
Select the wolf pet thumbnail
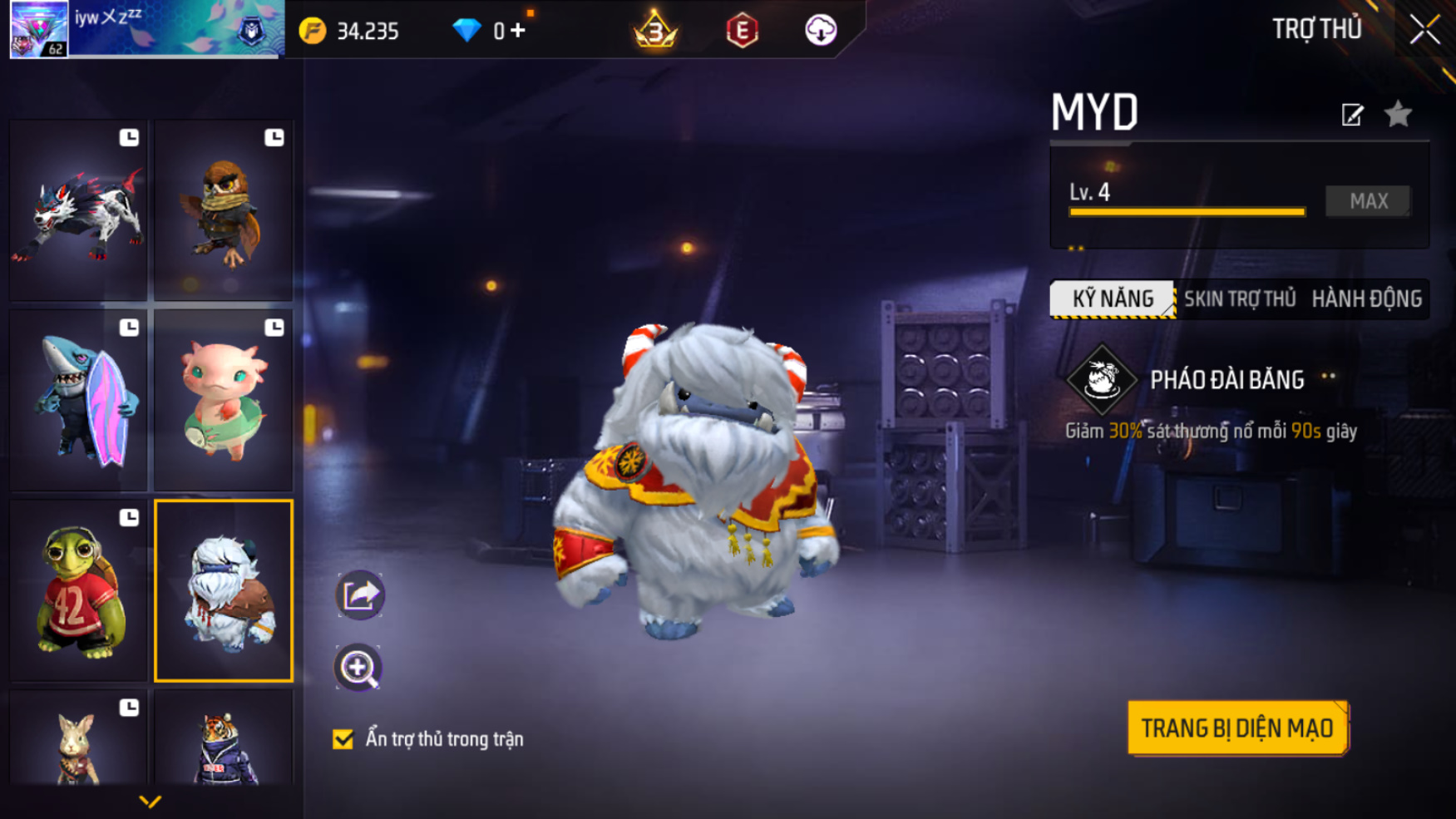(x=78, y=211)
